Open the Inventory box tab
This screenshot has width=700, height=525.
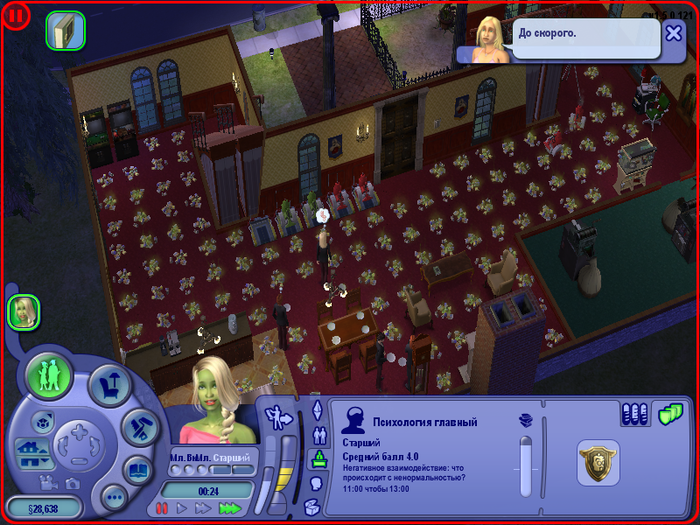[311, 507]
